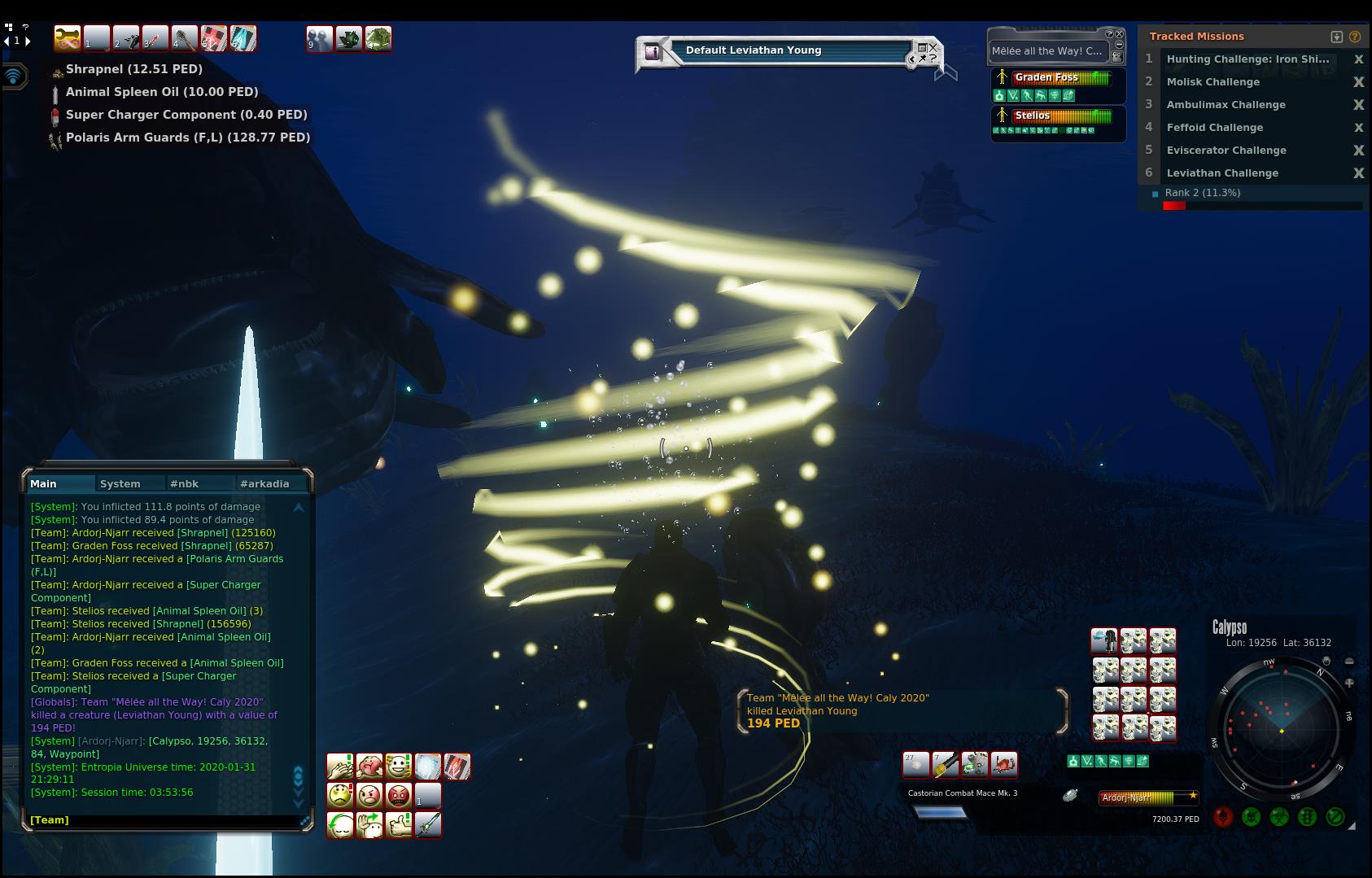Remove Leviathan Challenge from tracked missions

[1358, 173]
